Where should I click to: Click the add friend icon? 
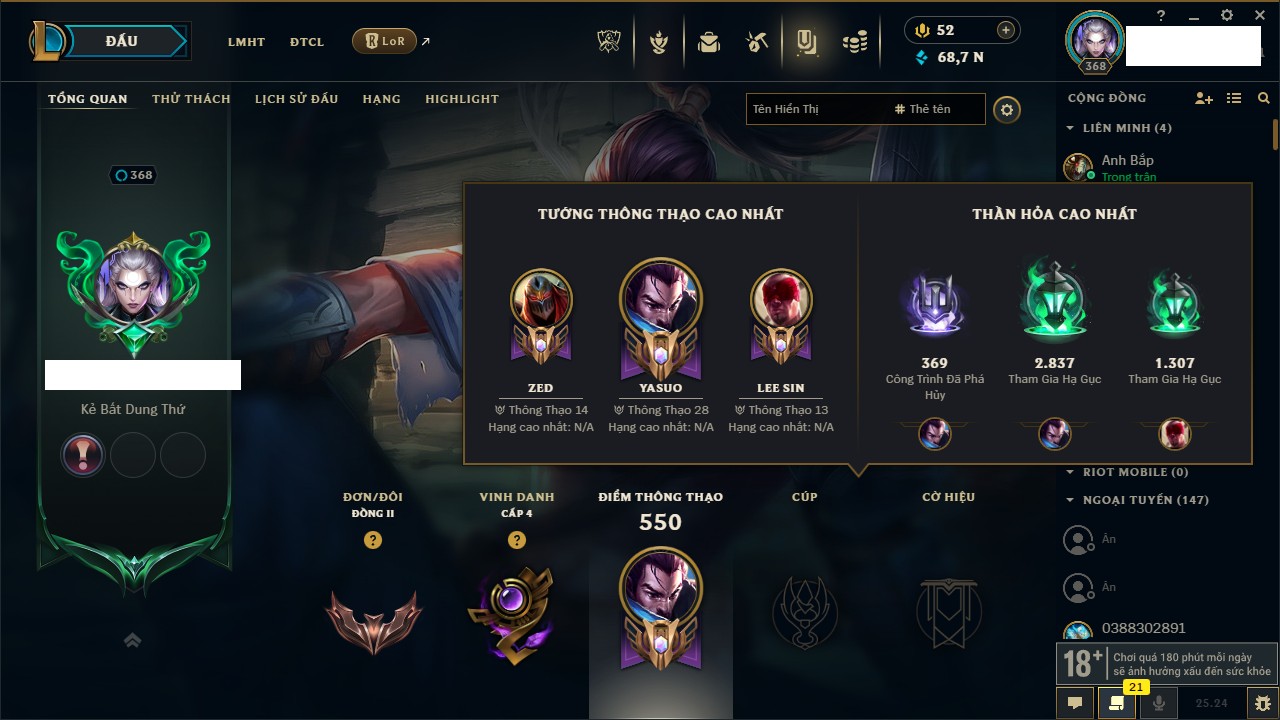pos(1204,98)
